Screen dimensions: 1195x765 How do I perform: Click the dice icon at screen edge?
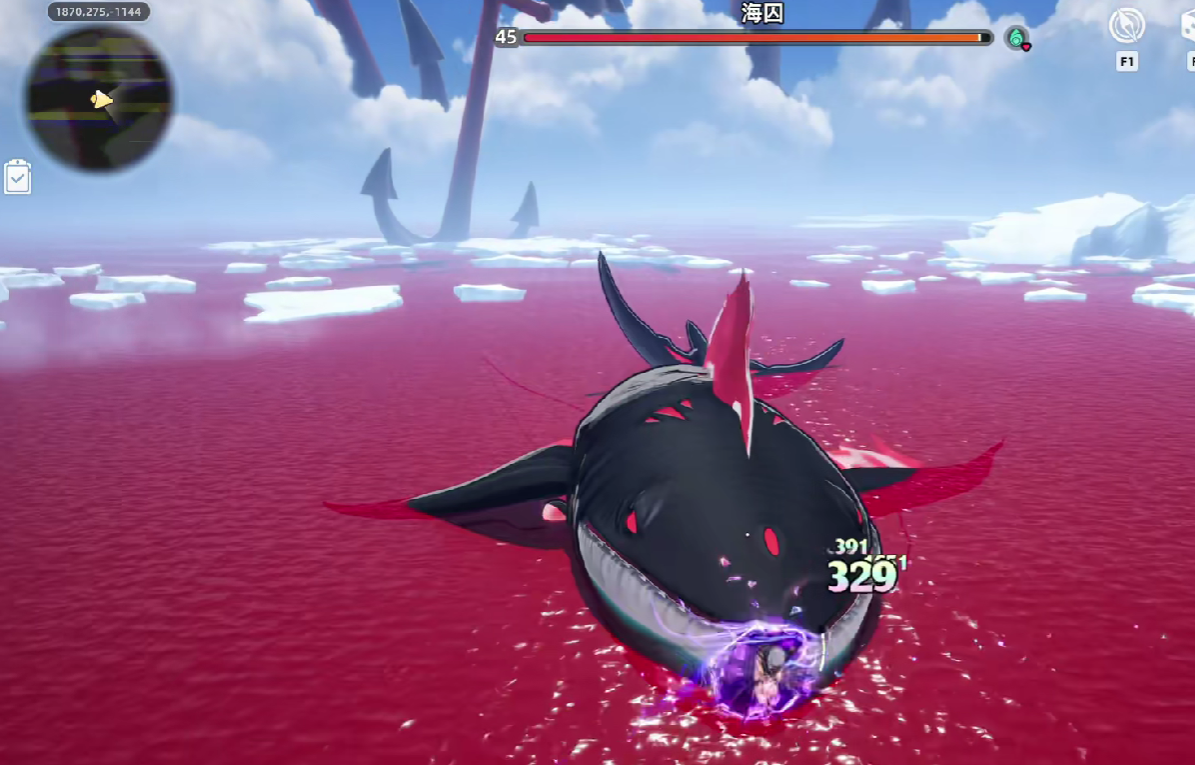coord(1188,26)
